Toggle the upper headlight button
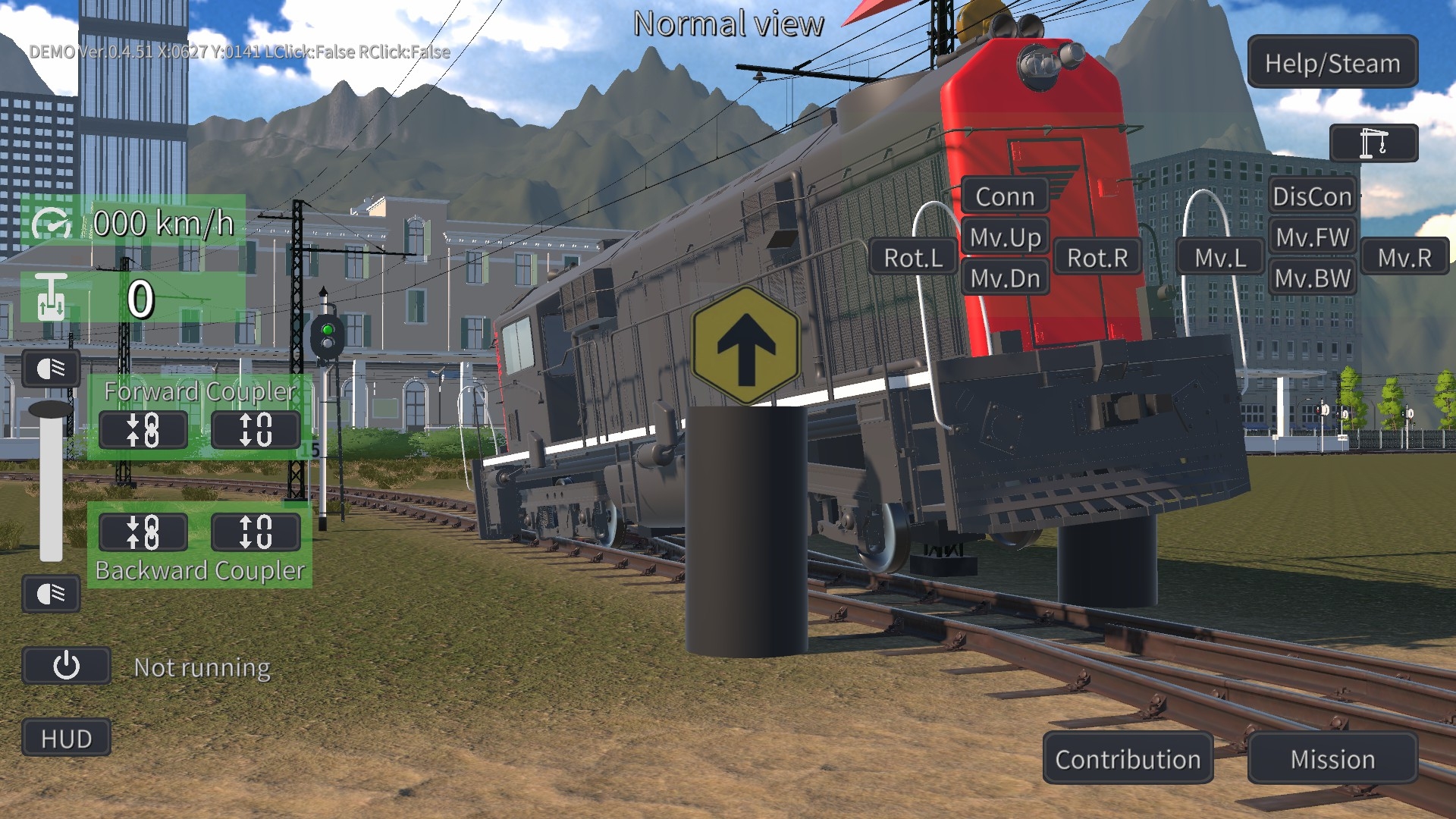This screenshot has width=1456, height=819. click(51, 369)
